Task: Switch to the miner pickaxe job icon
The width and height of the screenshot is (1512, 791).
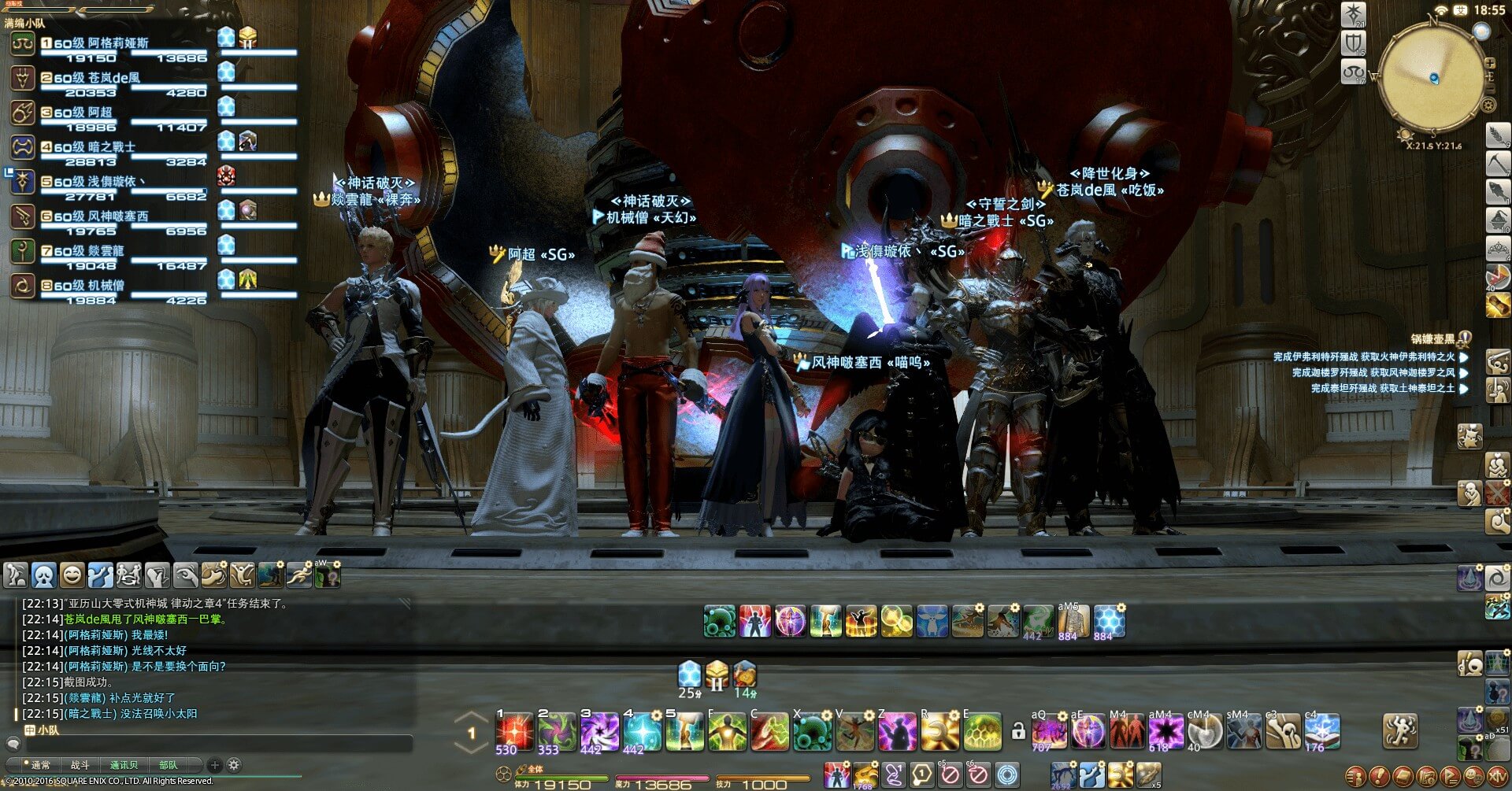Action: click(x=1497, y=163)
